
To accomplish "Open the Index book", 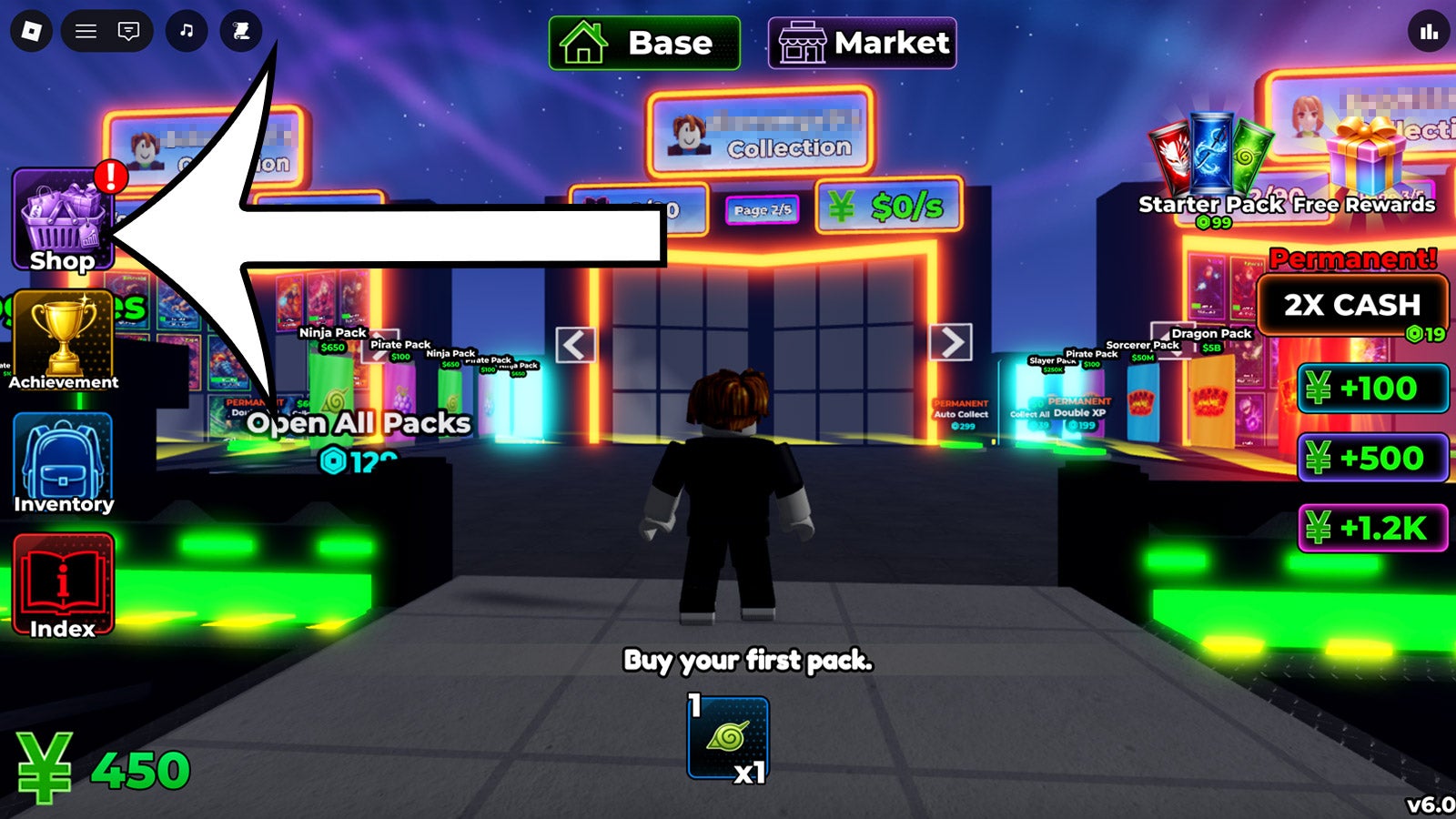I will (63, 585).
